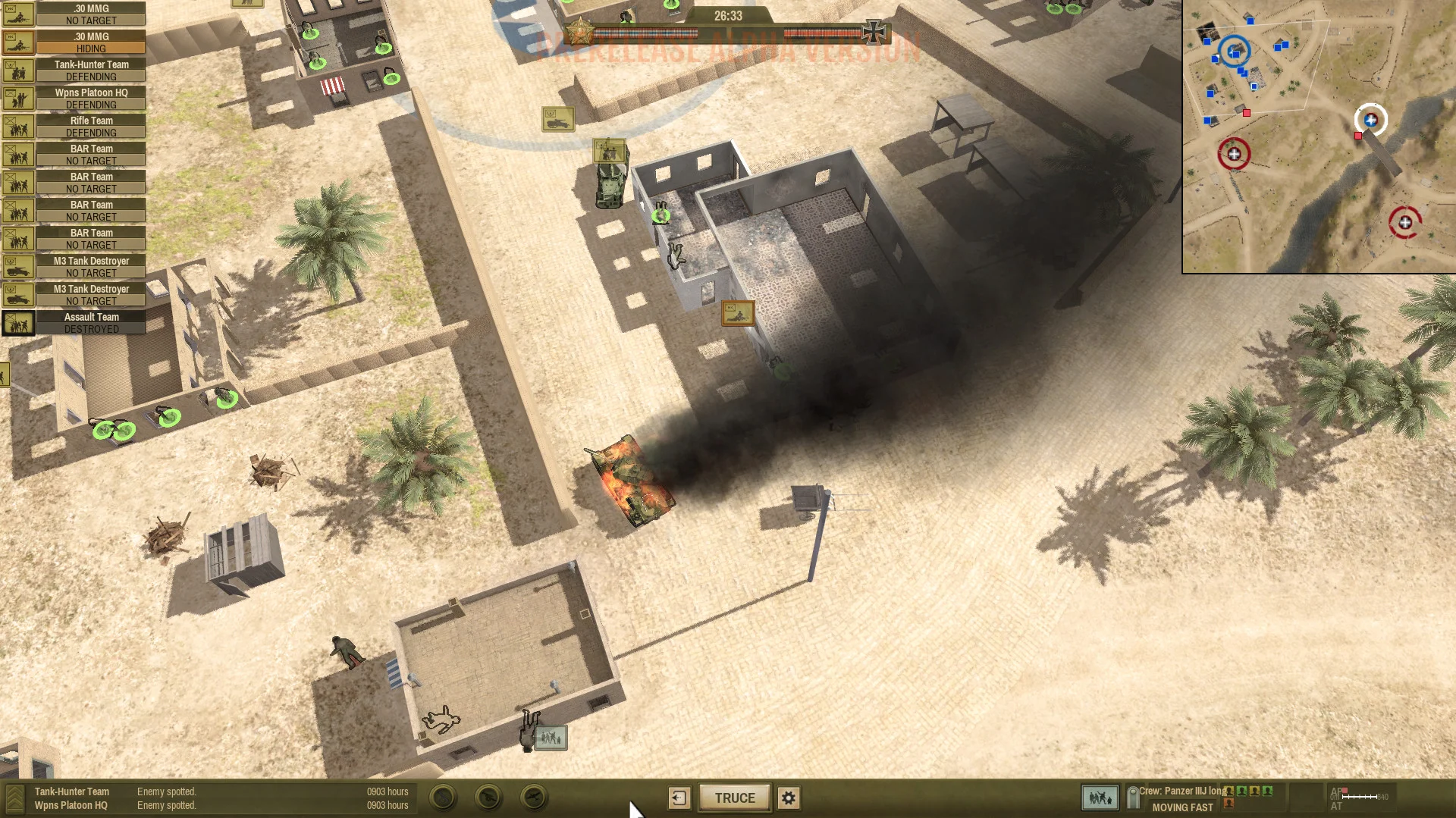1456x818 pixels.
Task: Open the settings gear icon
Action: (x=789, y=798)
